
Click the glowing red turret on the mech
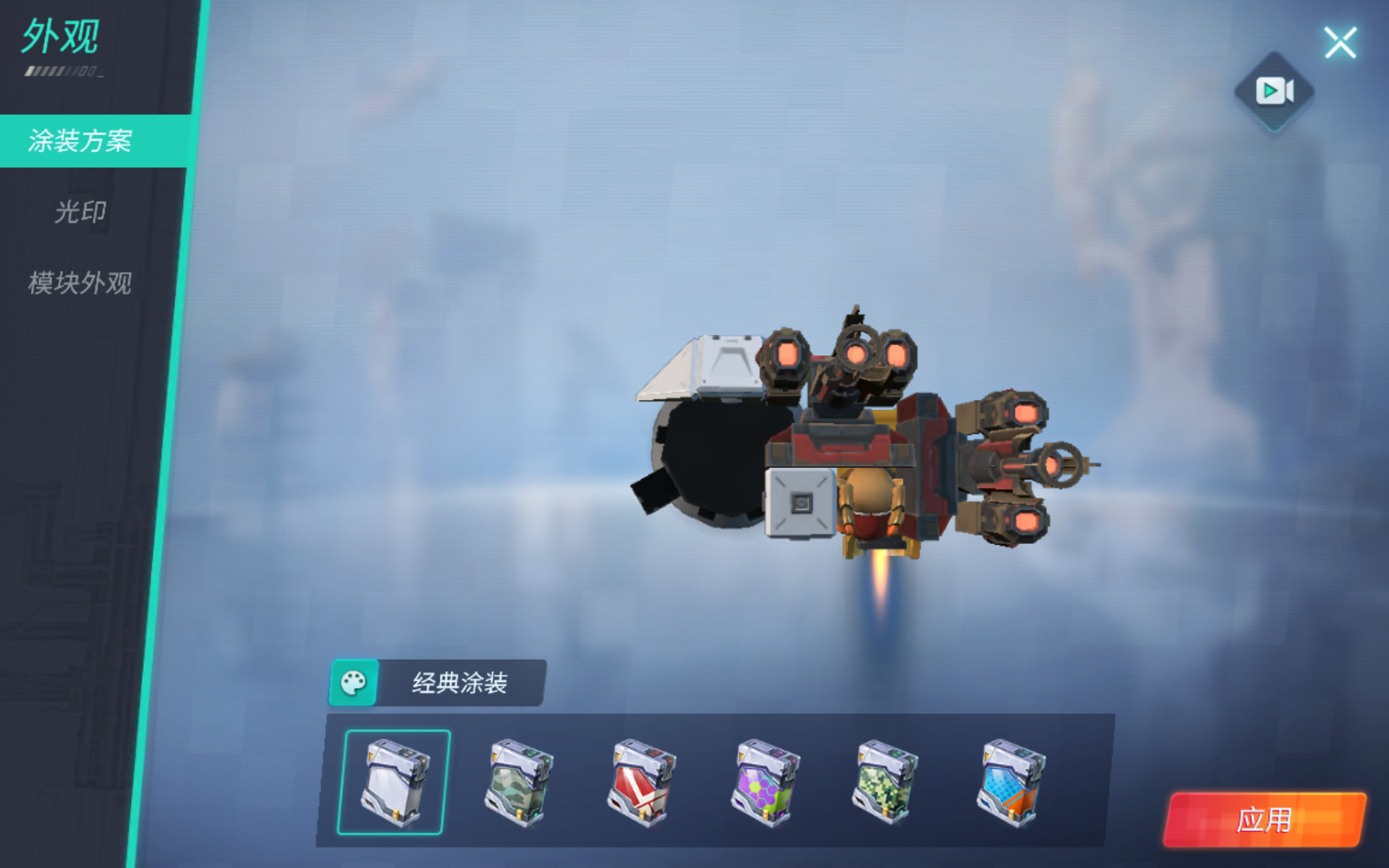click(x=785, y=358)
